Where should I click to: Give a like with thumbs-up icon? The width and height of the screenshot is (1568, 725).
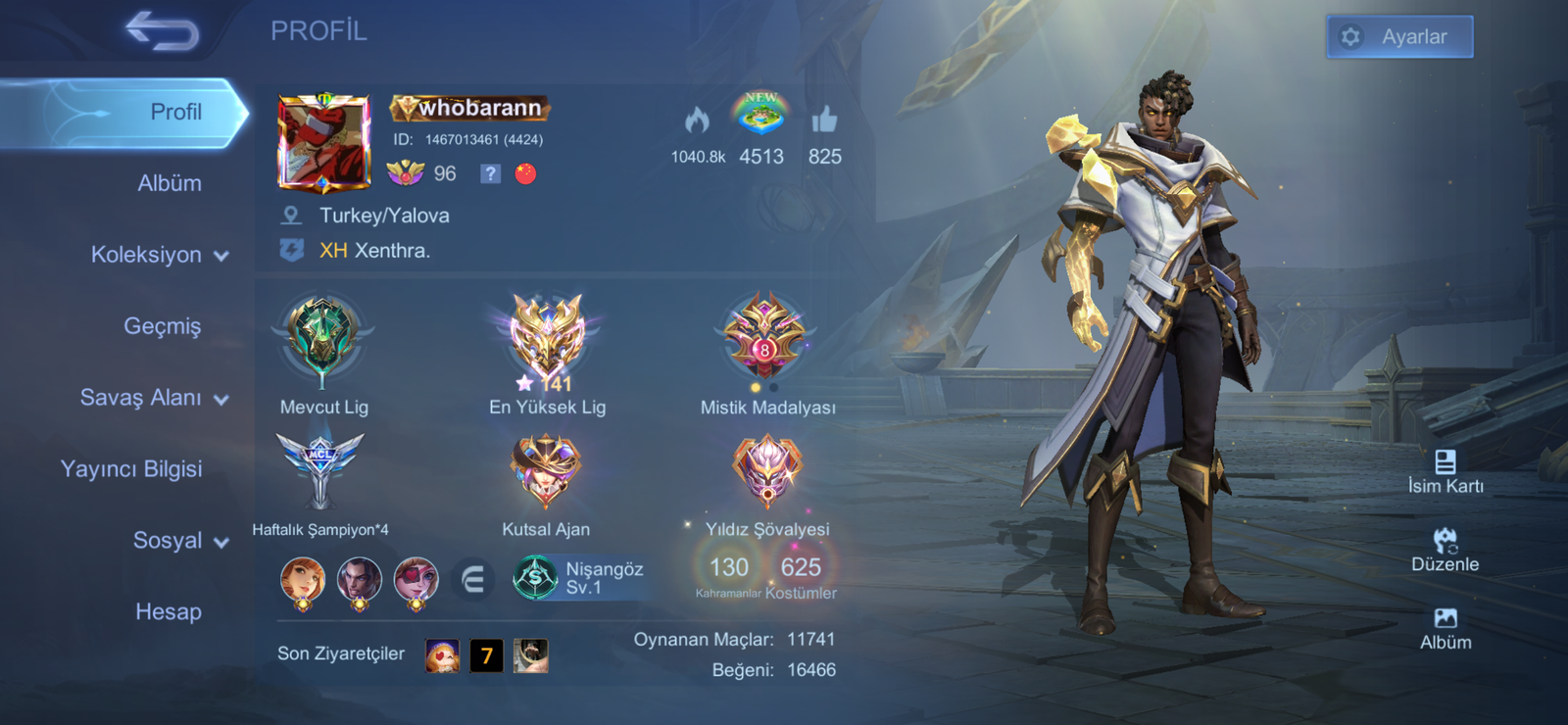point(824,121)
